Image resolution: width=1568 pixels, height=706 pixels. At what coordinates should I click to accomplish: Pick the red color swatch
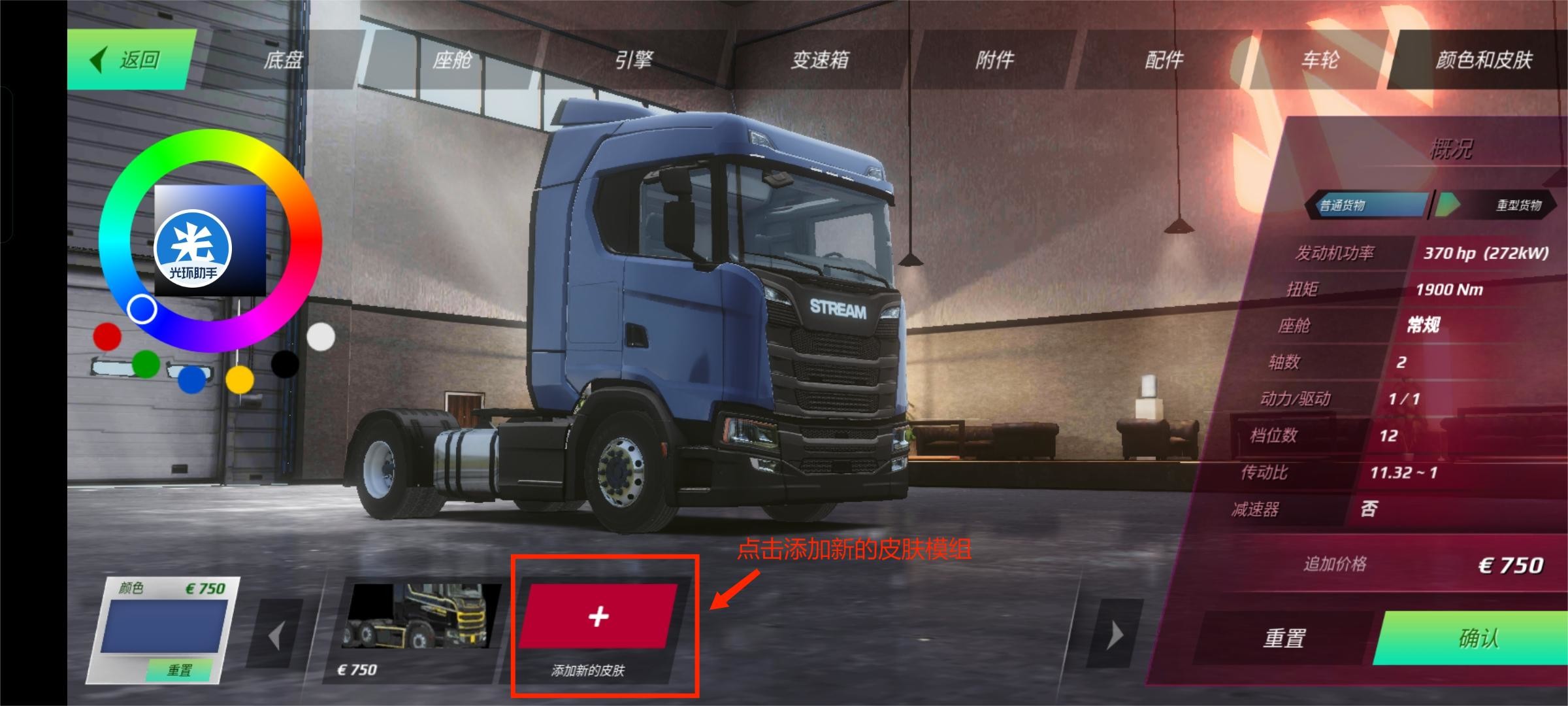[107, 337]
